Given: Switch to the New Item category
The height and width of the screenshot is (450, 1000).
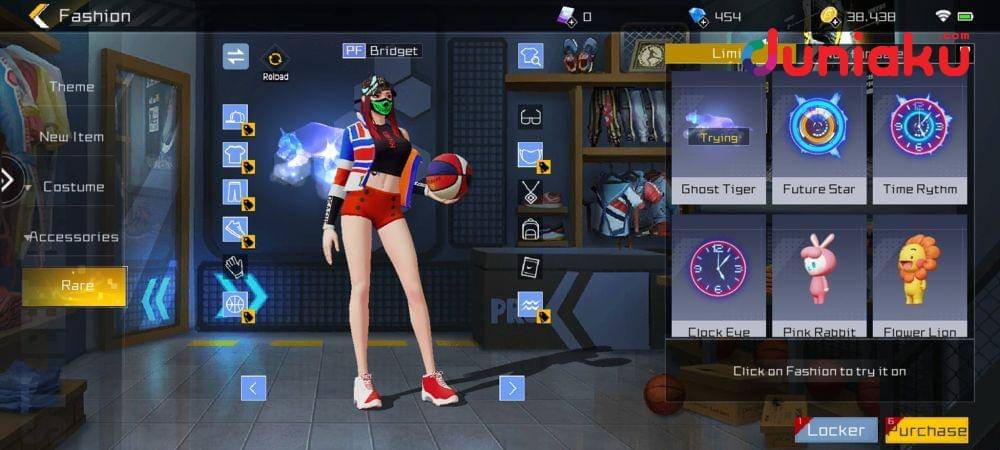Looking at the screenshot, I should (x=71, y=137).
